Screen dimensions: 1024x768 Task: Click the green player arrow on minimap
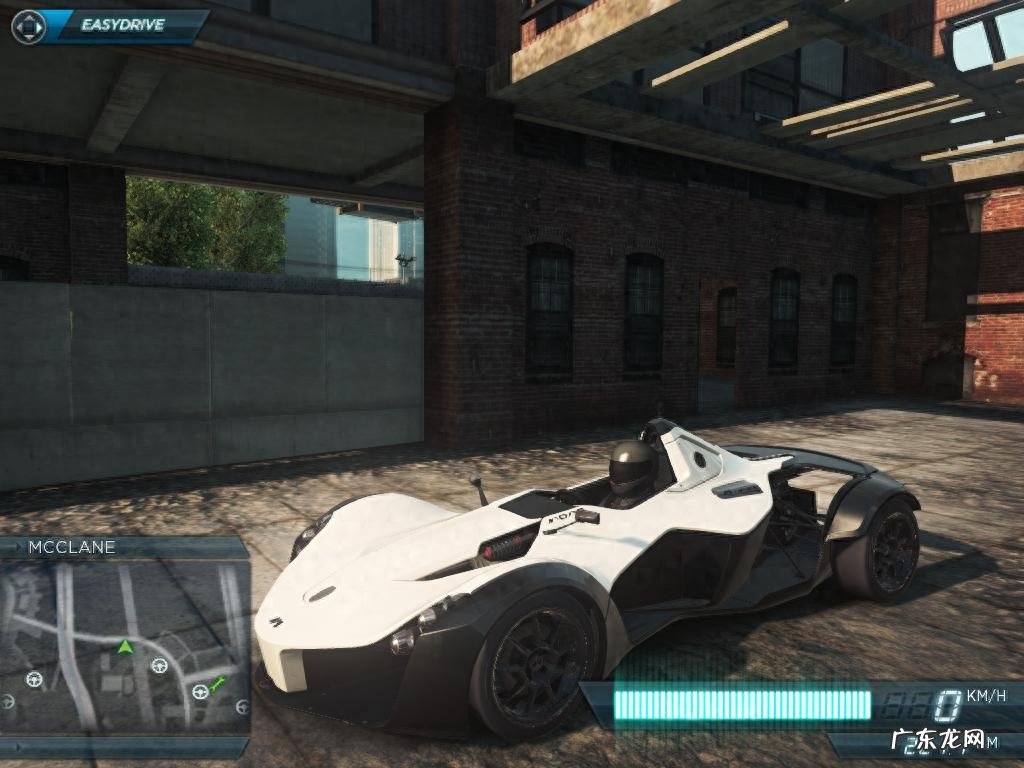[125, 647]
